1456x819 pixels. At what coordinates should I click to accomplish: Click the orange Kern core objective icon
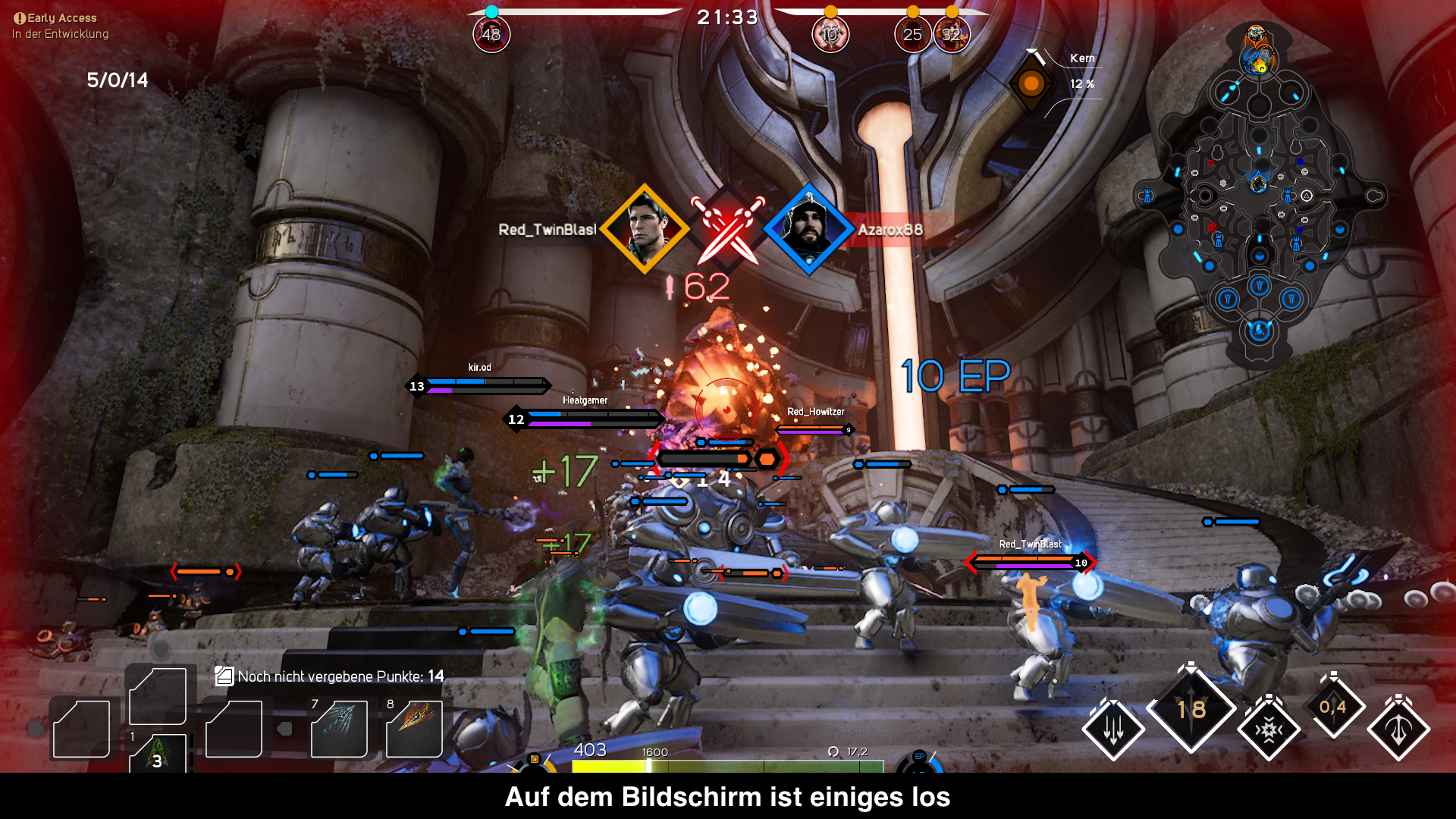click(1031, 83)
